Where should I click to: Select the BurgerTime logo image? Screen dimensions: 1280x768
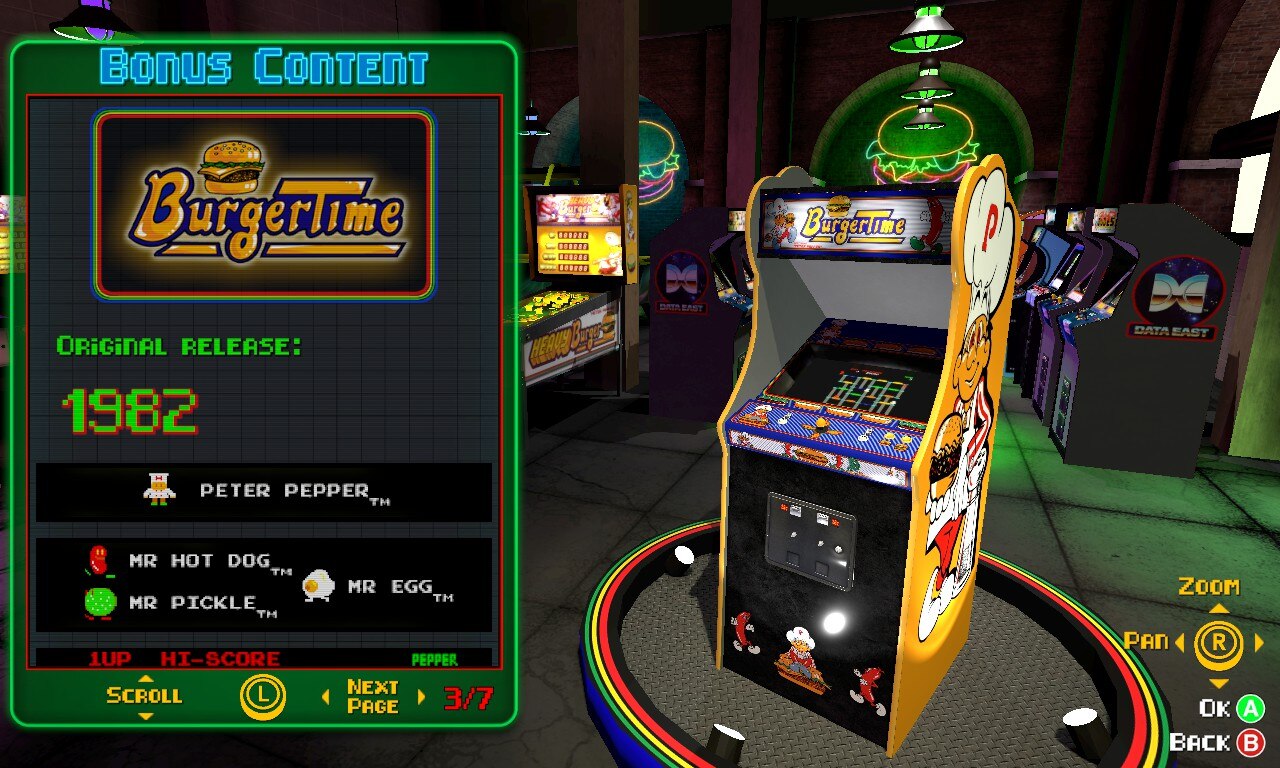click(264, 205)
